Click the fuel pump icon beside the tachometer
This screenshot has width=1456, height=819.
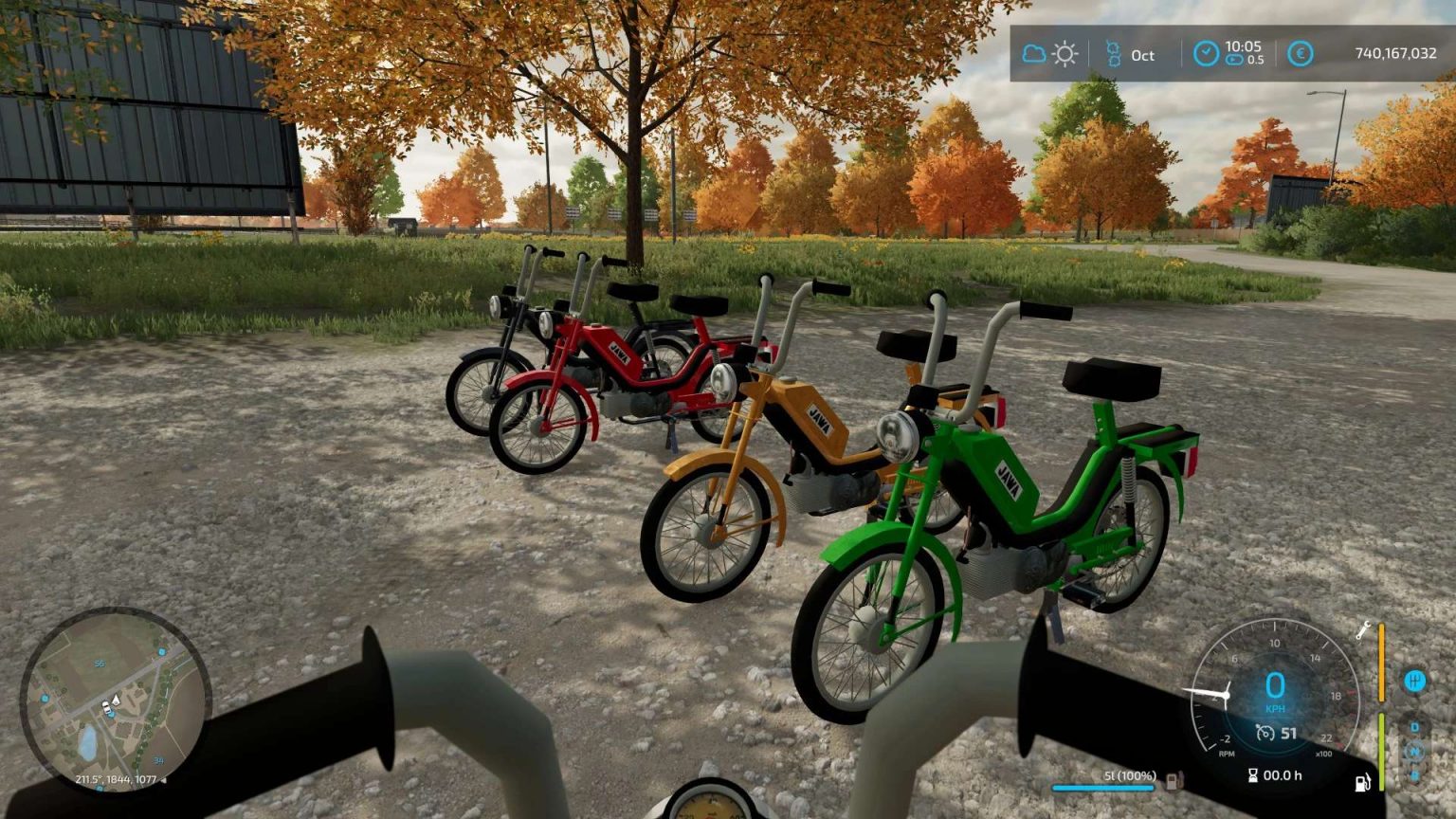point(1362,782)
